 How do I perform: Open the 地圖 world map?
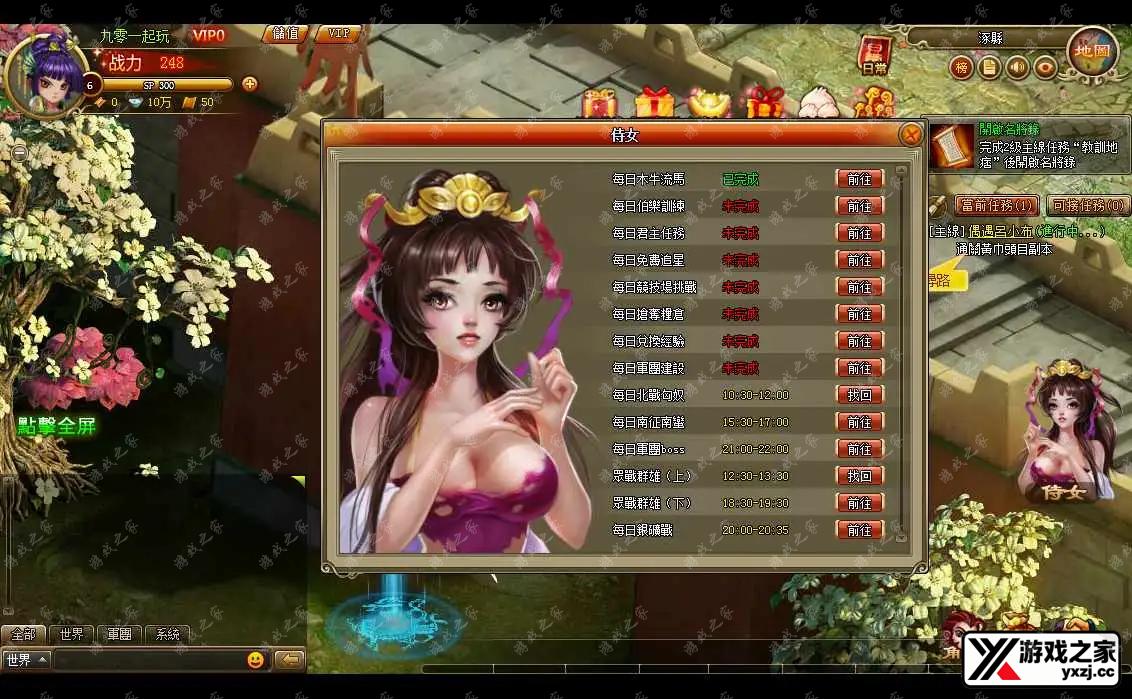(x=1092, y=52)
